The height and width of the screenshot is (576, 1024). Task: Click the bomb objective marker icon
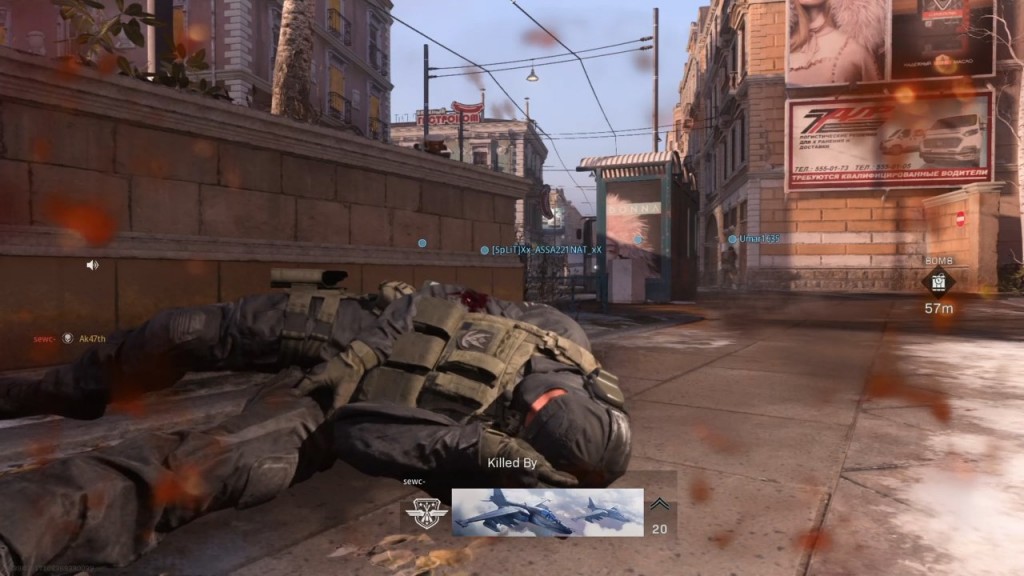click(x=938, y=282)
